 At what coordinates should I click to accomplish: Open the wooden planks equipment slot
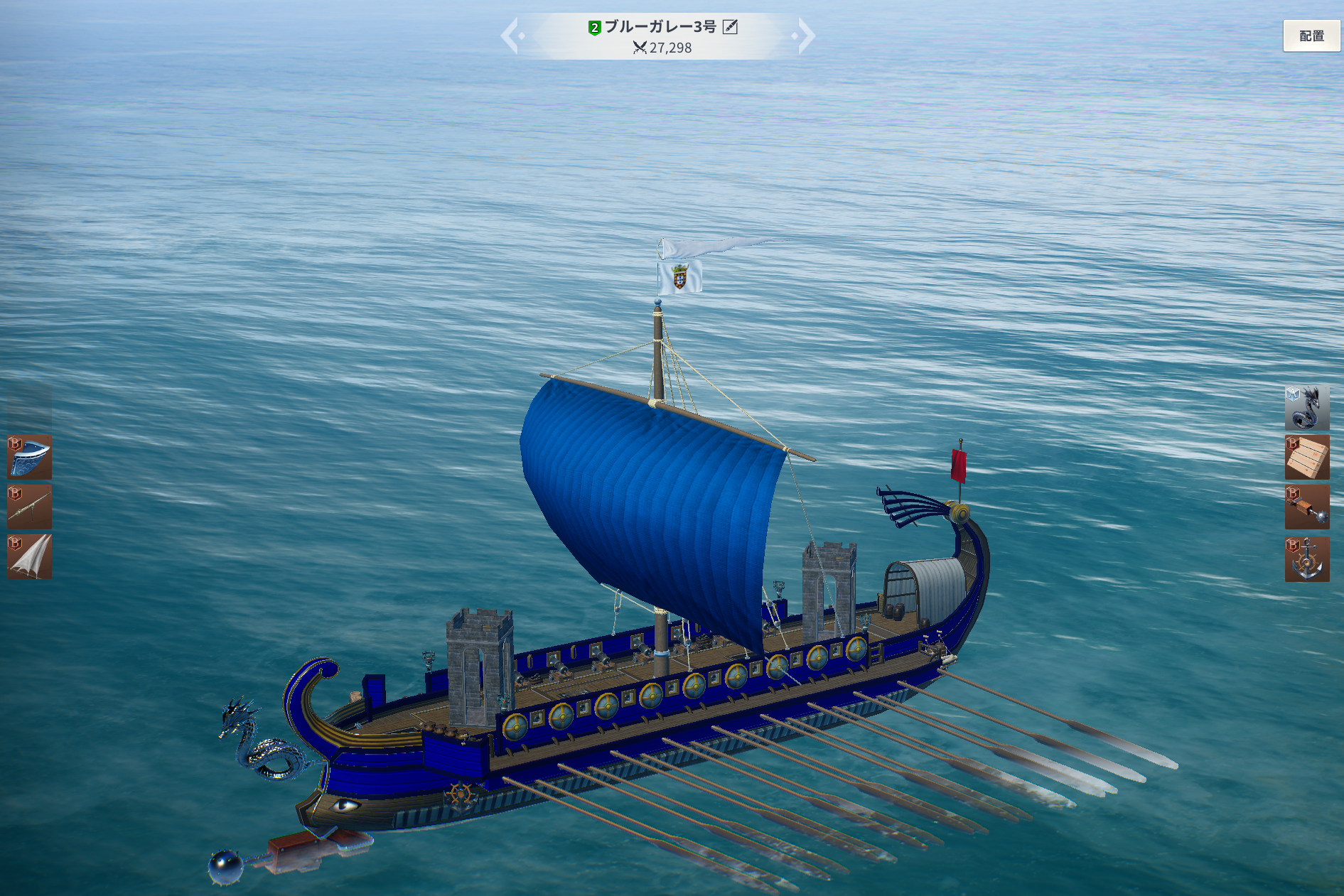pyautogui.click(x=1306, y=458)
